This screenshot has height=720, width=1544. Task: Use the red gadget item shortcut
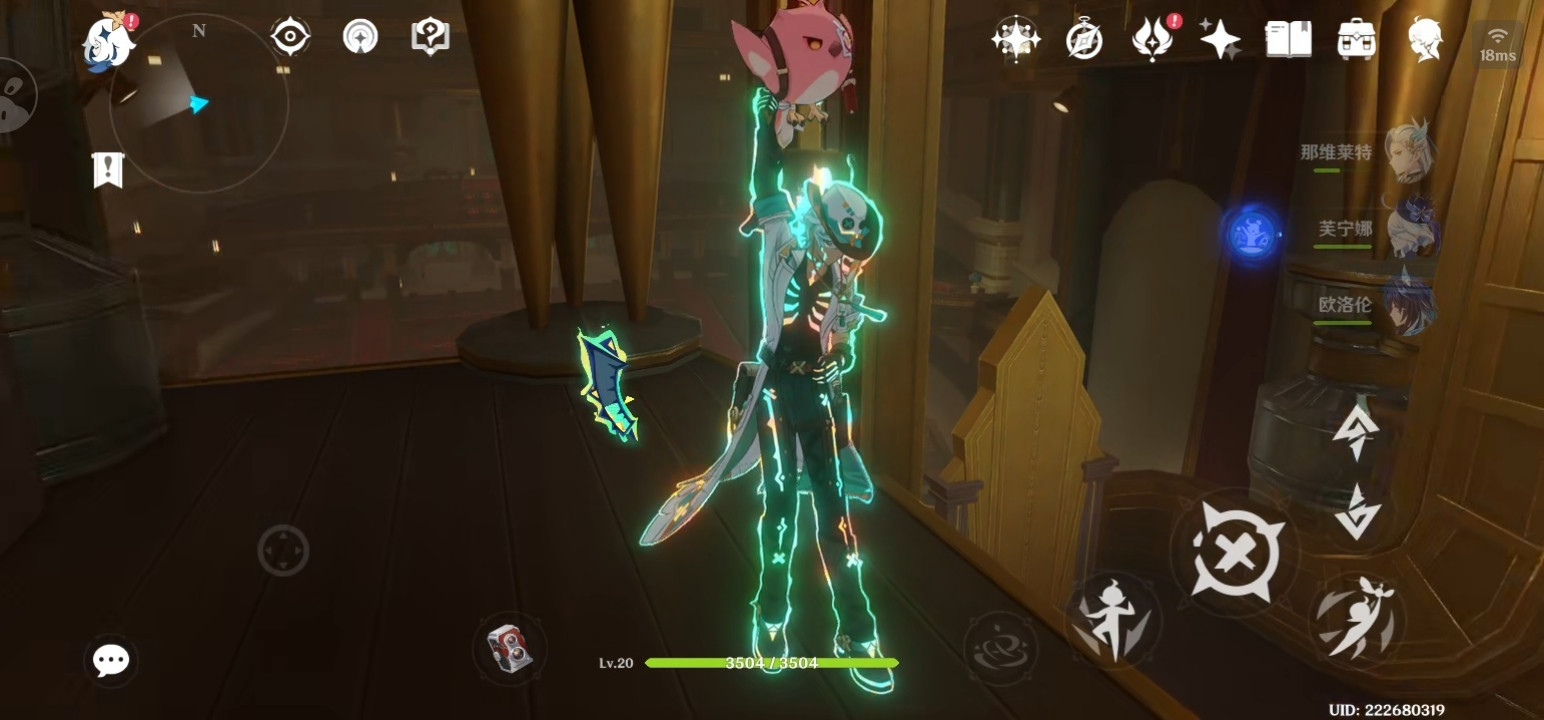(x=509, y=648)
